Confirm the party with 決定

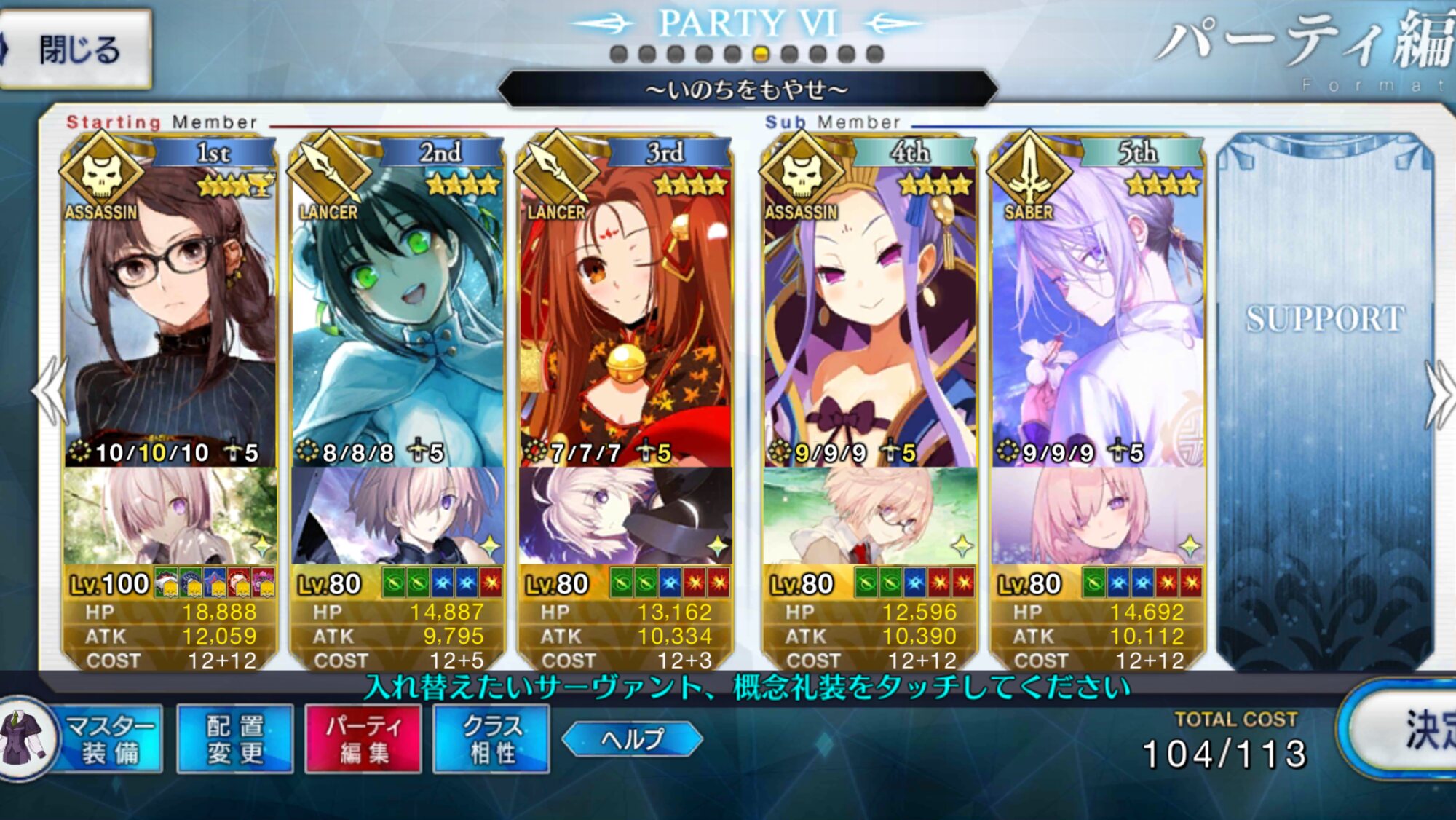[1412, 730]
